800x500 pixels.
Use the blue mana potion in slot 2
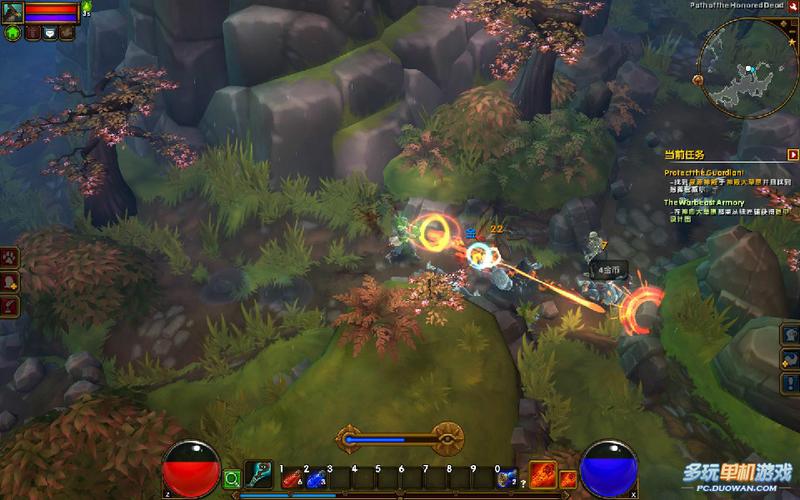pyautogui.click(x=316, y=479)
